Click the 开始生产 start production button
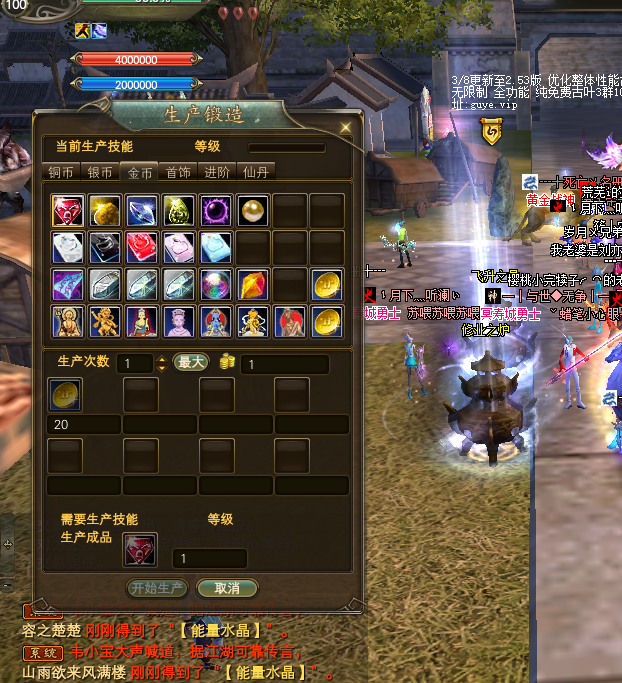This screenshot has height=683, width=622. coord(157,588)
